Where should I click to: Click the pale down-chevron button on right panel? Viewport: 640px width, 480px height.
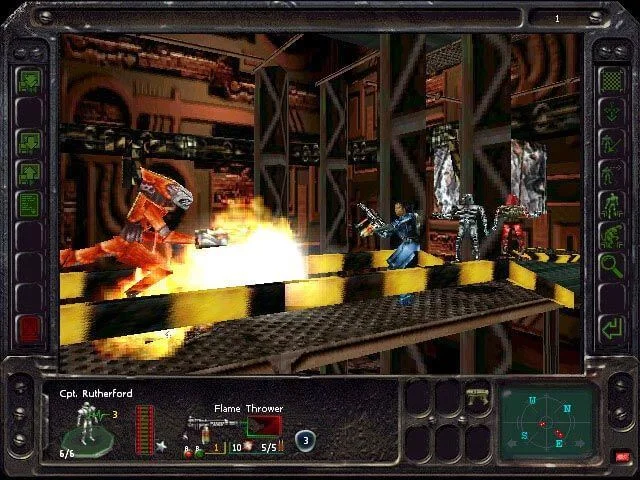click(x=609, y=110)
